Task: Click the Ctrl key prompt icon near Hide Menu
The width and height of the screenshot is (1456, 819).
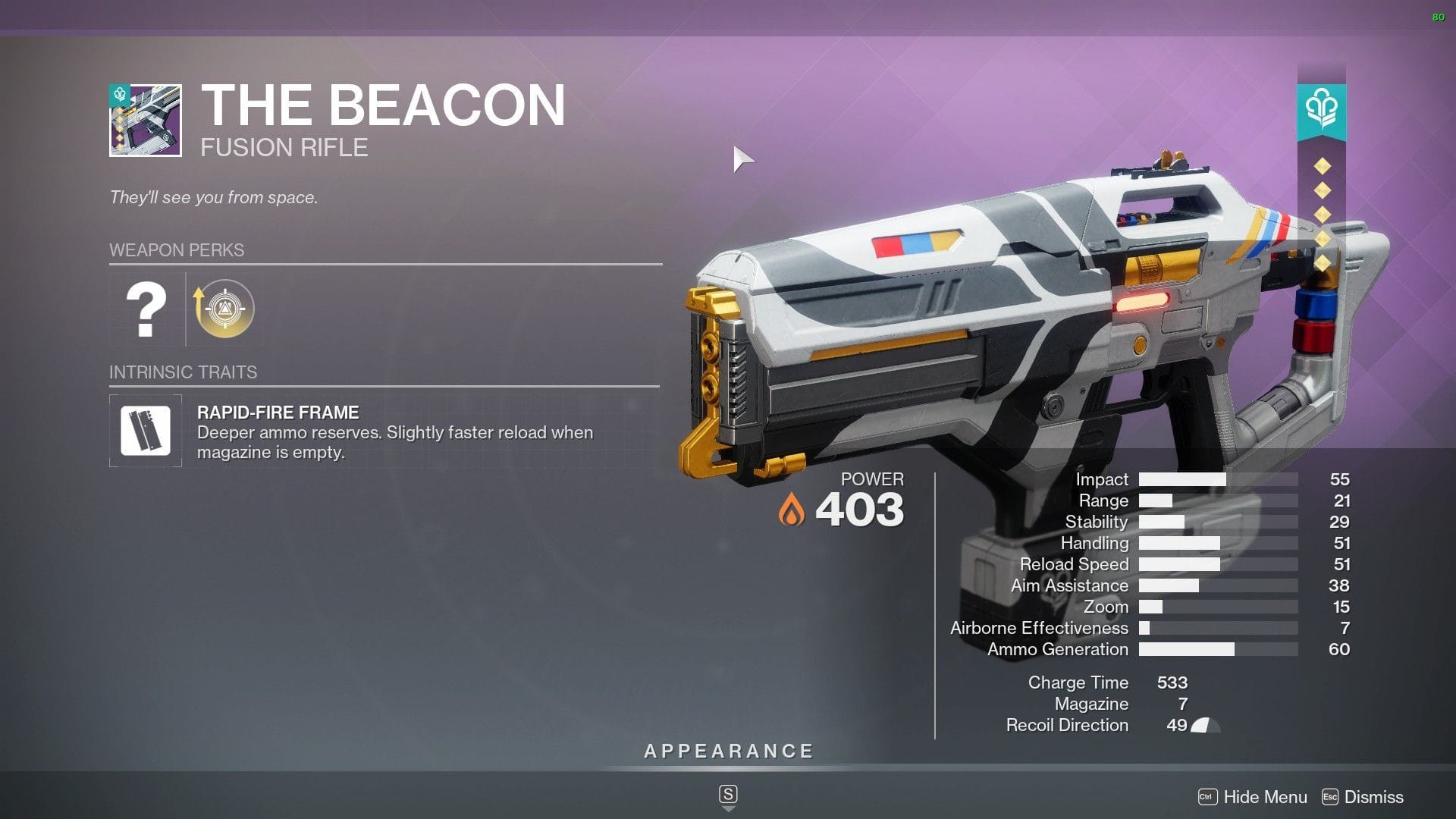Action: click(x=1208, y=797)
